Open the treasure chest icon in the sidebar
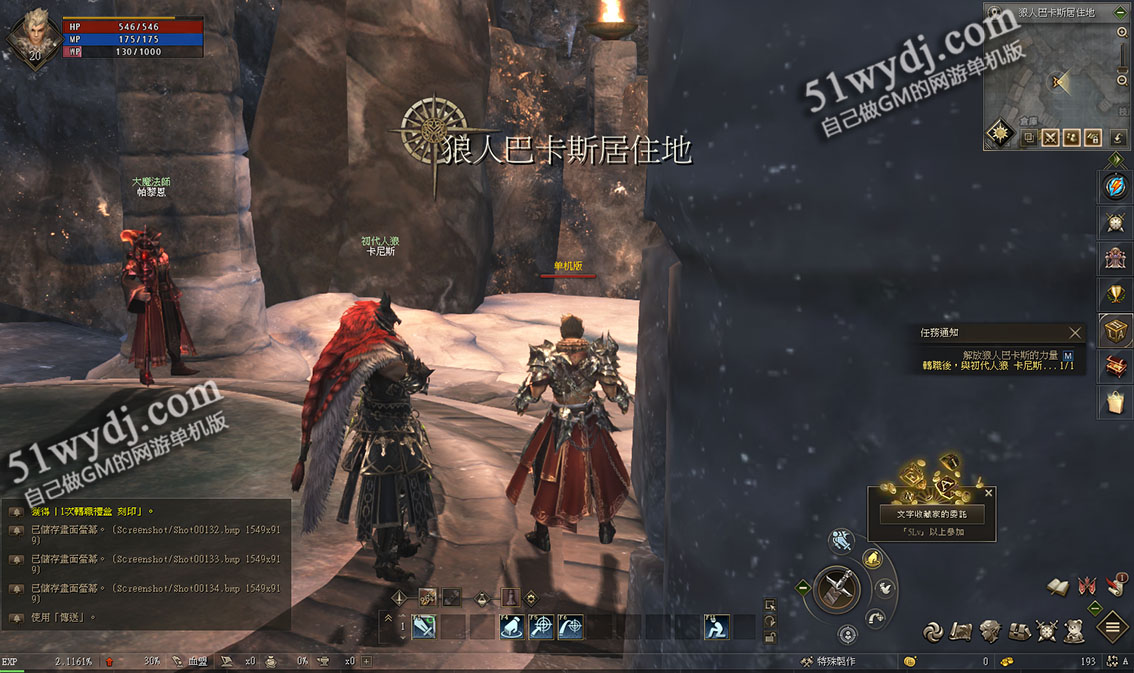This screenshot has height=673, width=1134. pos(1114,330)
